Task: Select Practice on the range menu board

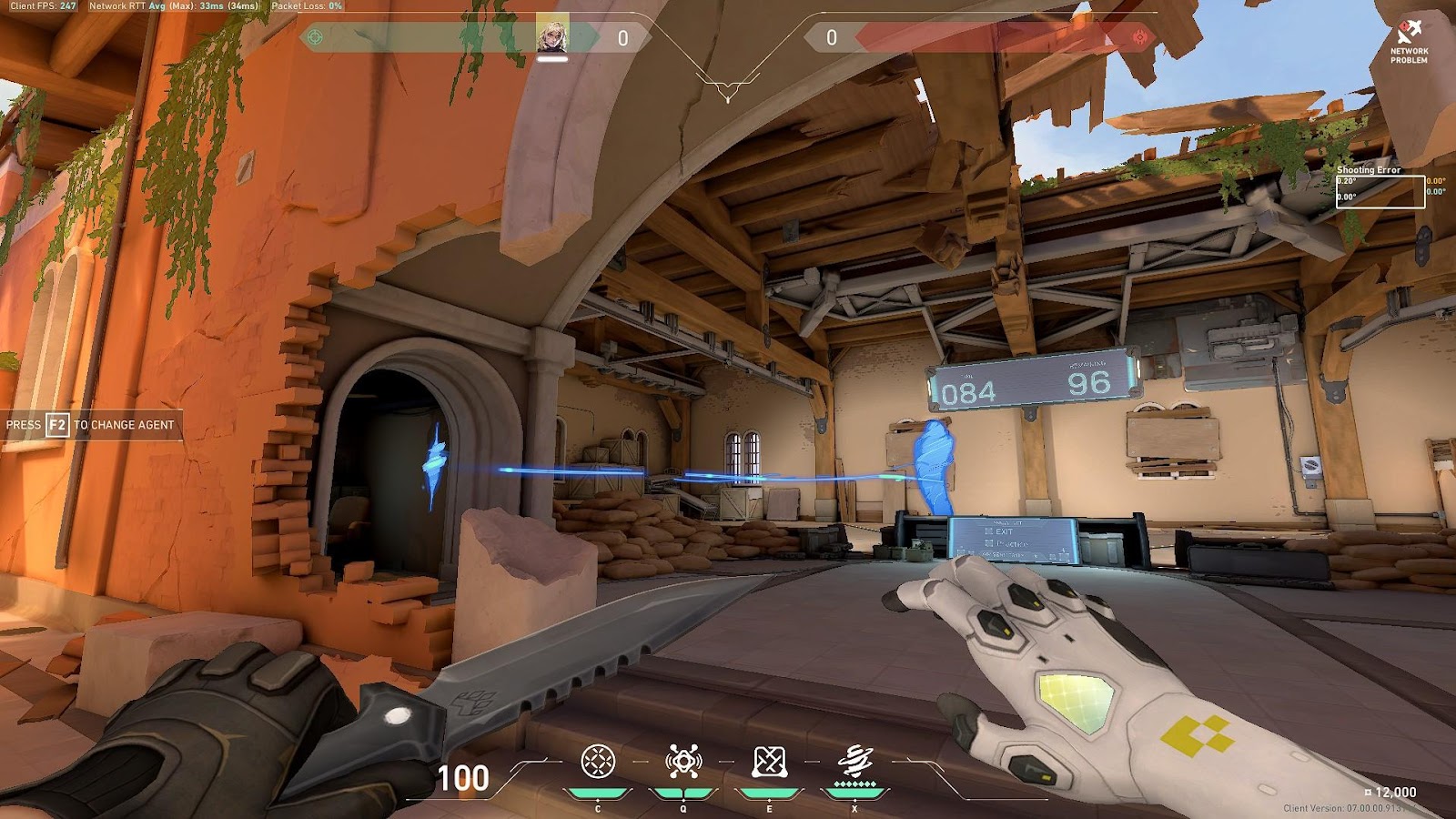Action: [x=1013, y=543]
